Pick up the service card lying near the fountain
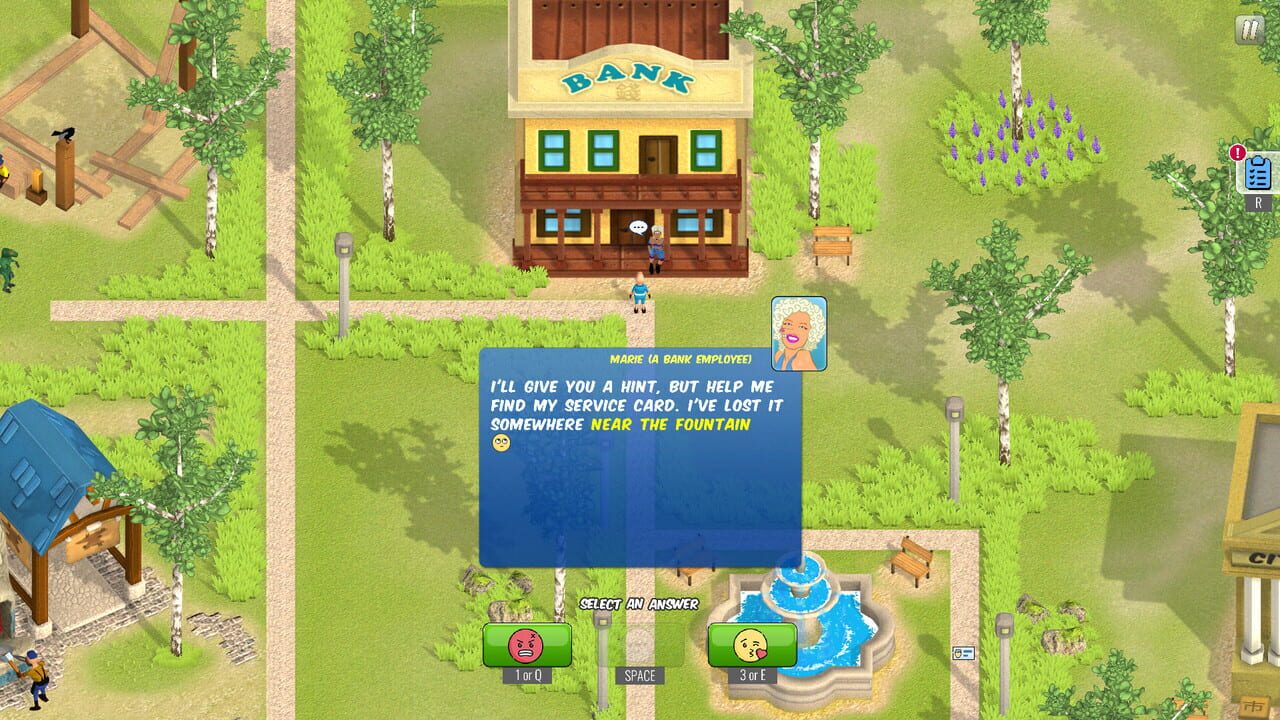 963,652
